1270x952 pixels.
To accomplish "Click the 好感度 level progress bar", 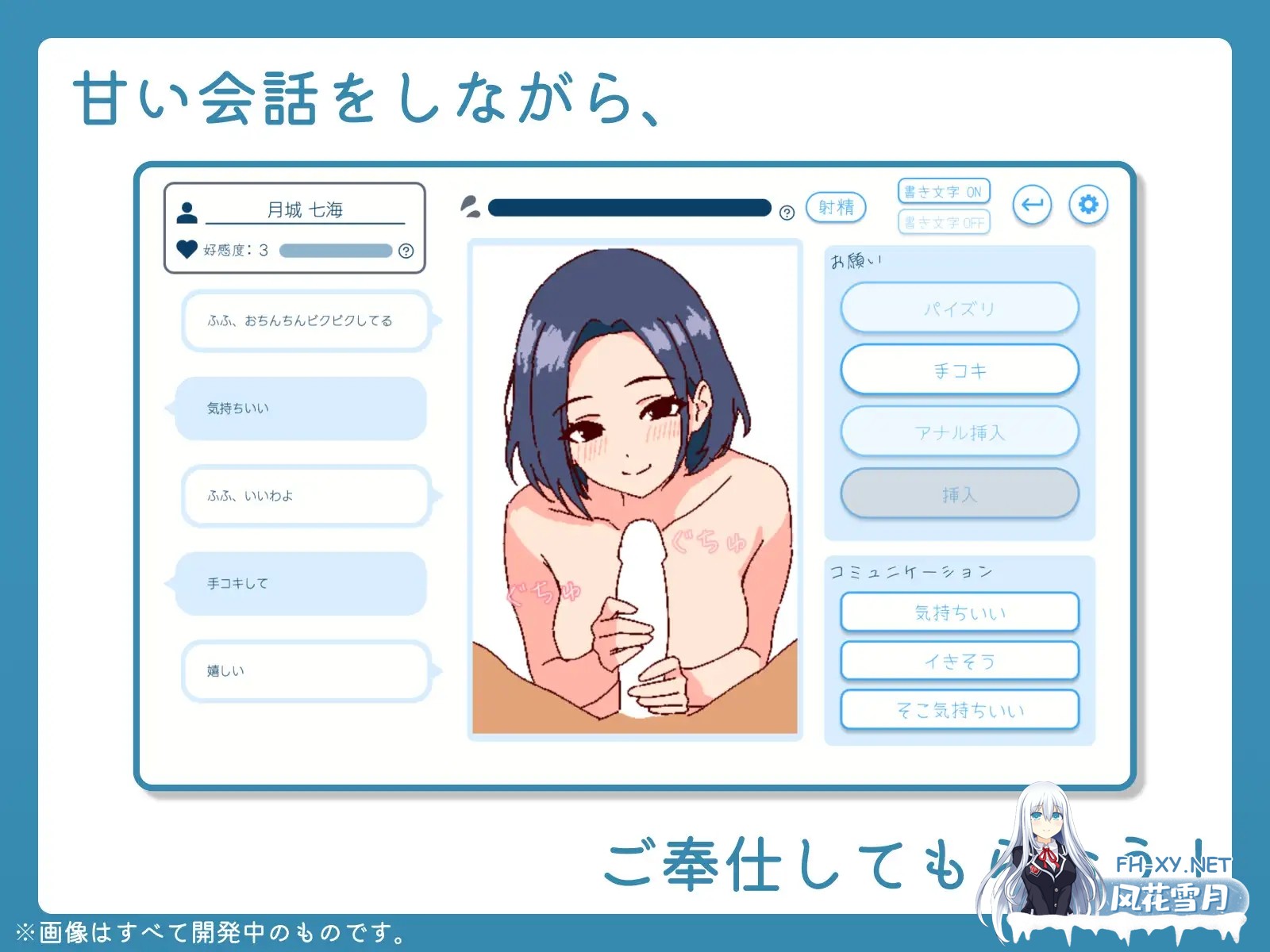I will pos(333,249).
